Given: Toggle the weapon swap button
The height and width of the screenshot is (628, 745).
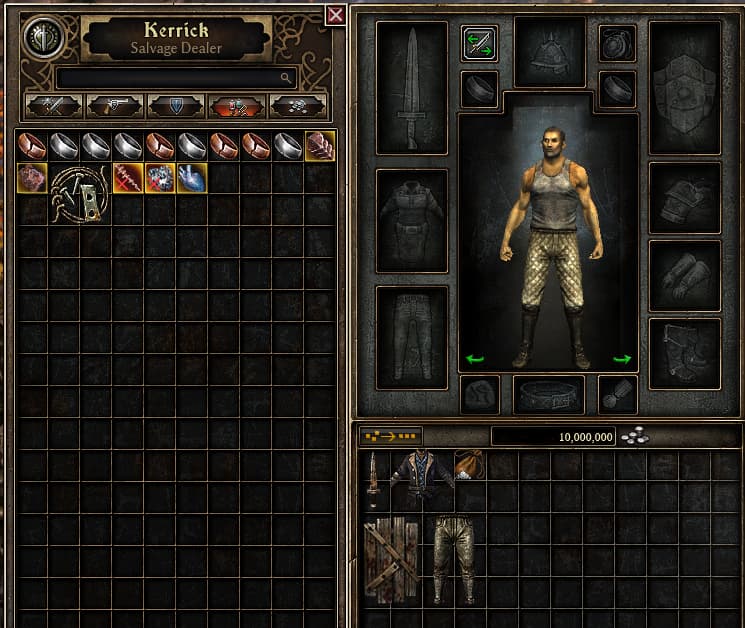Looking at the screenshot, I should coord(480,43).
